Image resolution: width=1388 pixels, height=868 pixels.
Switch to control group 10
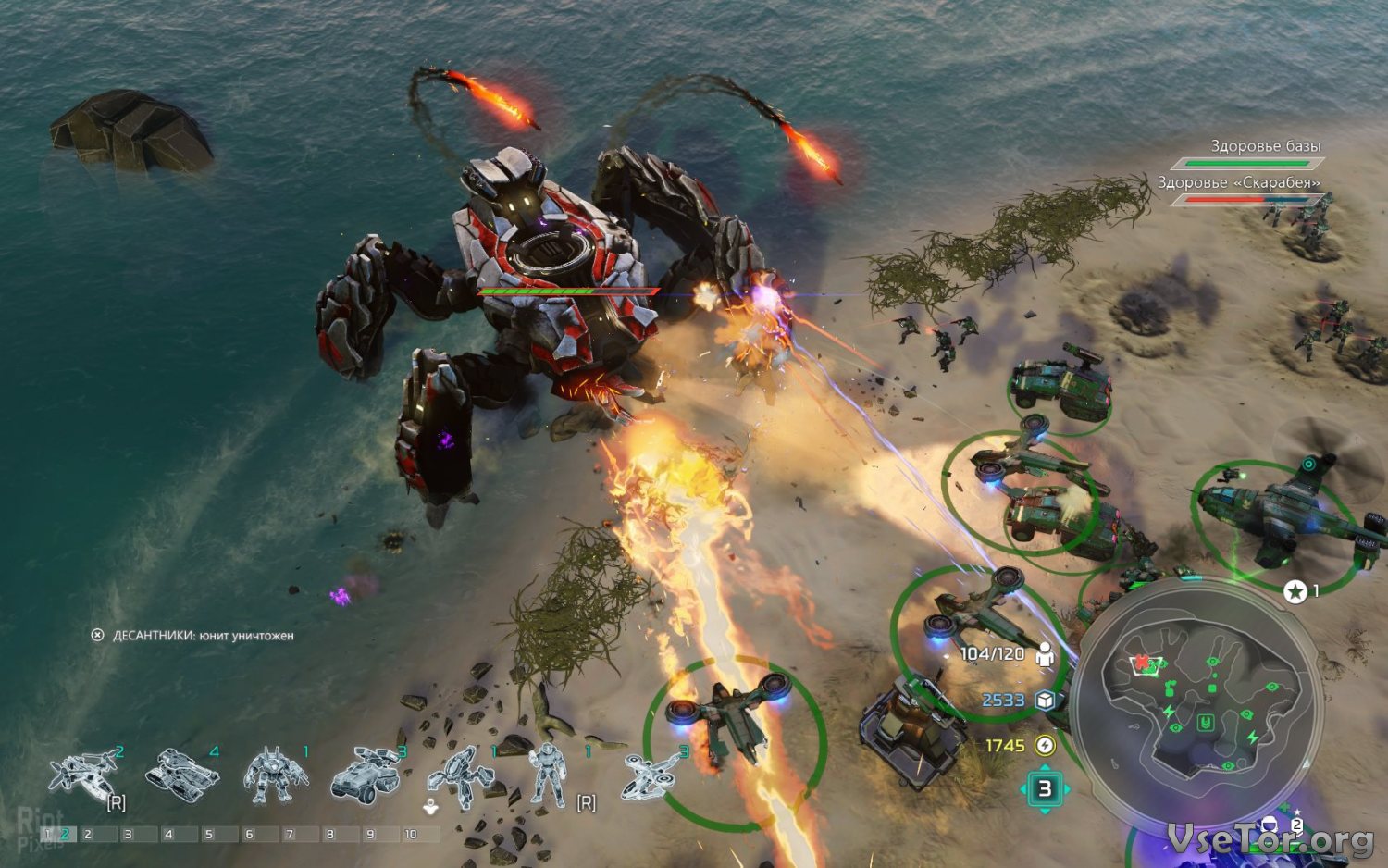coord(410,835)
